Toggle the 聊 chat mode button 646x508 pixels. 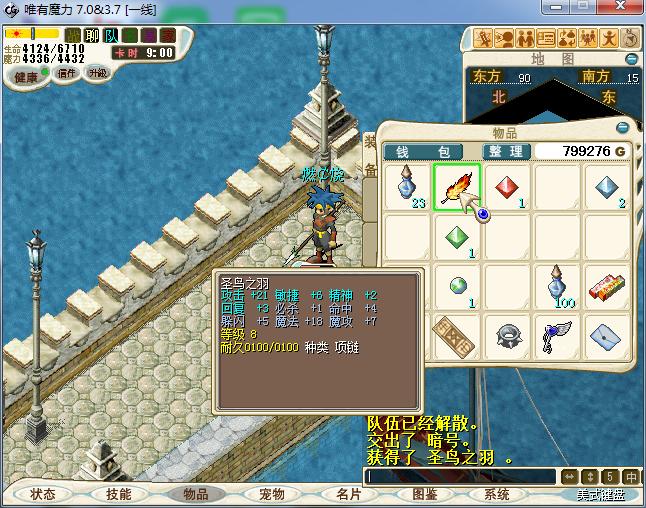[x=91, y=35]
